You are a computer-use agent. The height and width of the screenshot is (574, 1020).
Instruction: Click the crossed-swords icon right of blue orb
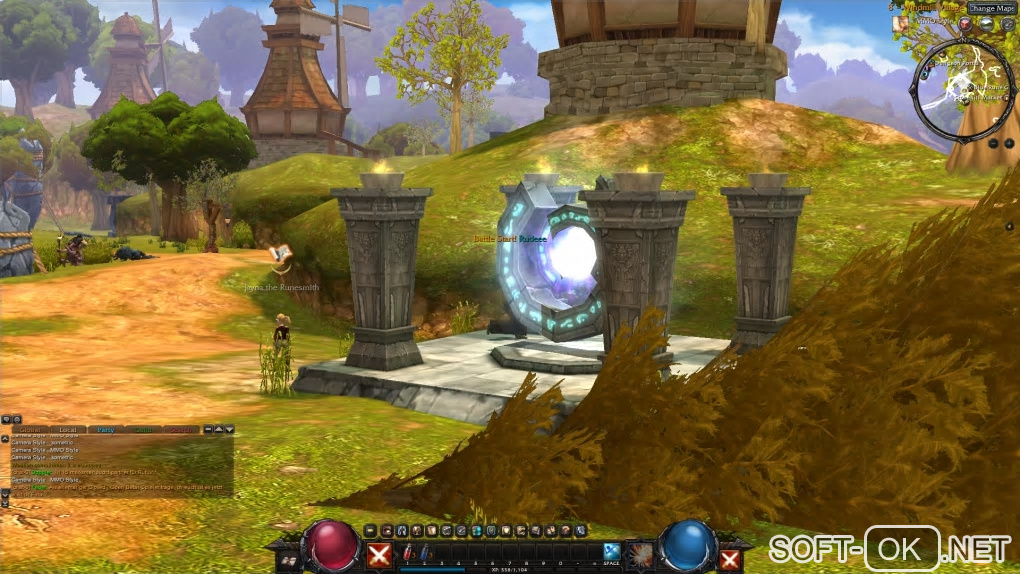coord(730,558)
